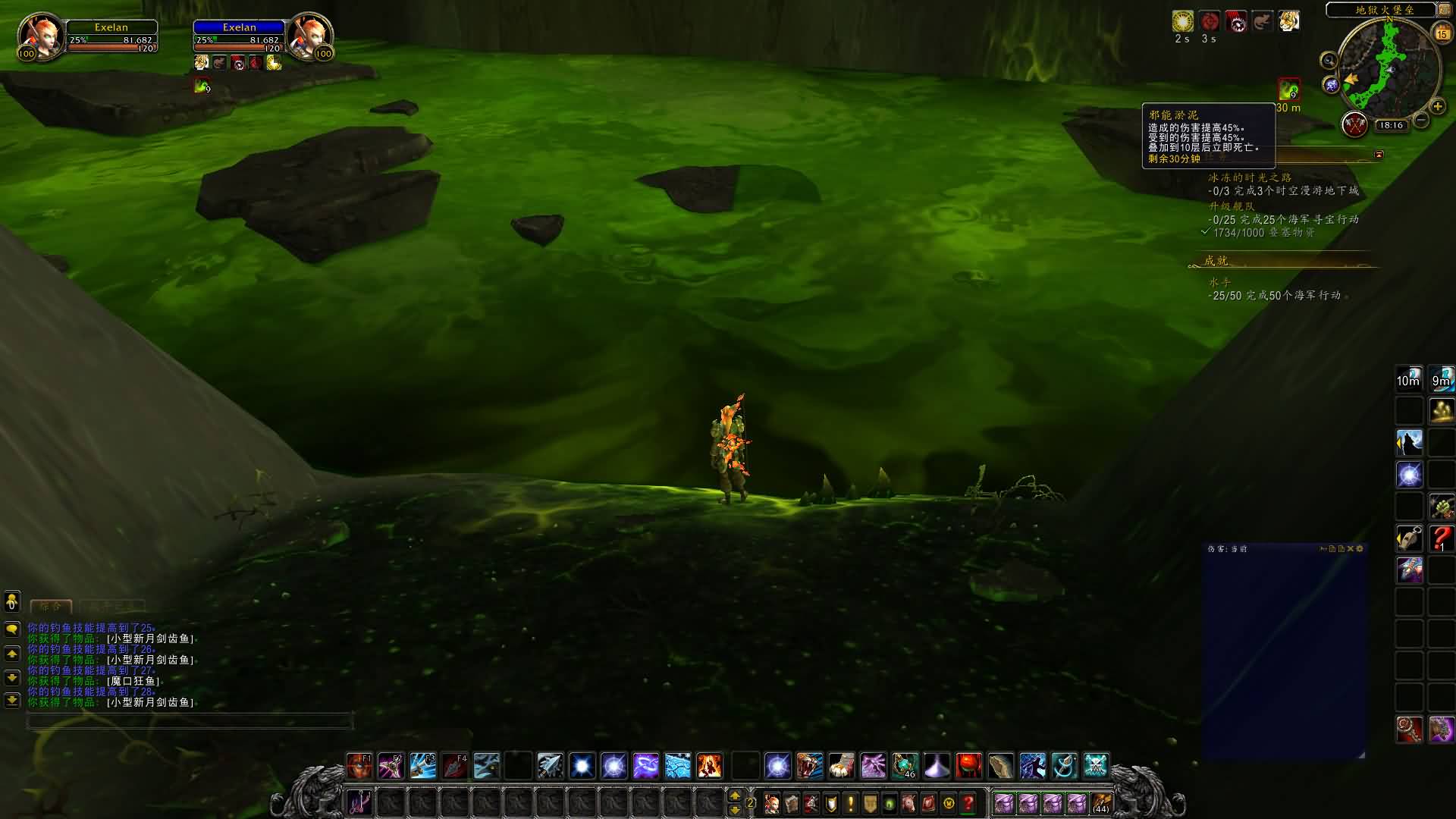Open the crossed-axes garrison report button
The height and width of the screenshot is (819, 1456).
(x=1354, y=124)
